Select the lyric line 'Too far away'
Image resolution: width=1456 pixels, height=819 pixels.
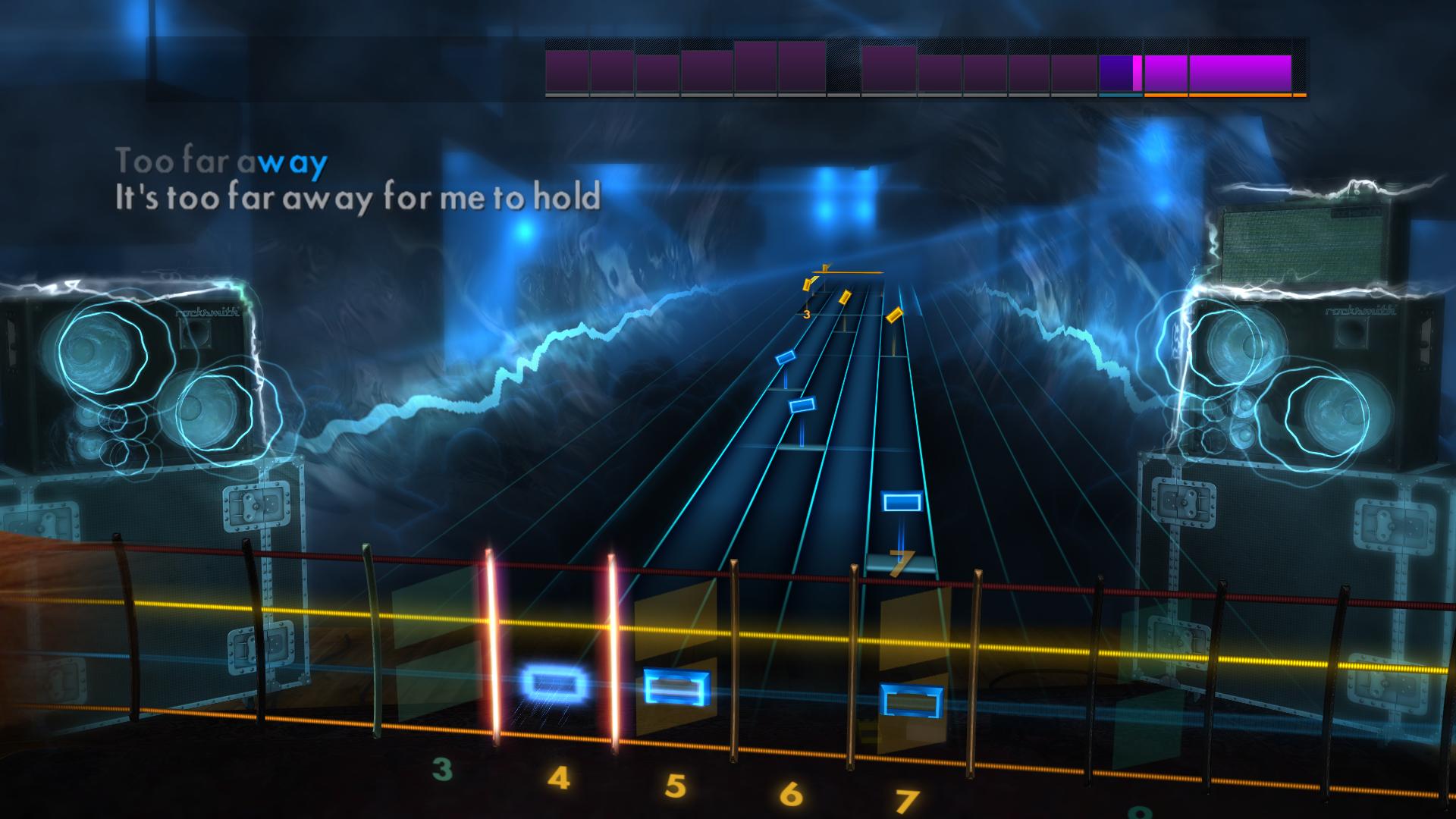(x=220, y=161)
